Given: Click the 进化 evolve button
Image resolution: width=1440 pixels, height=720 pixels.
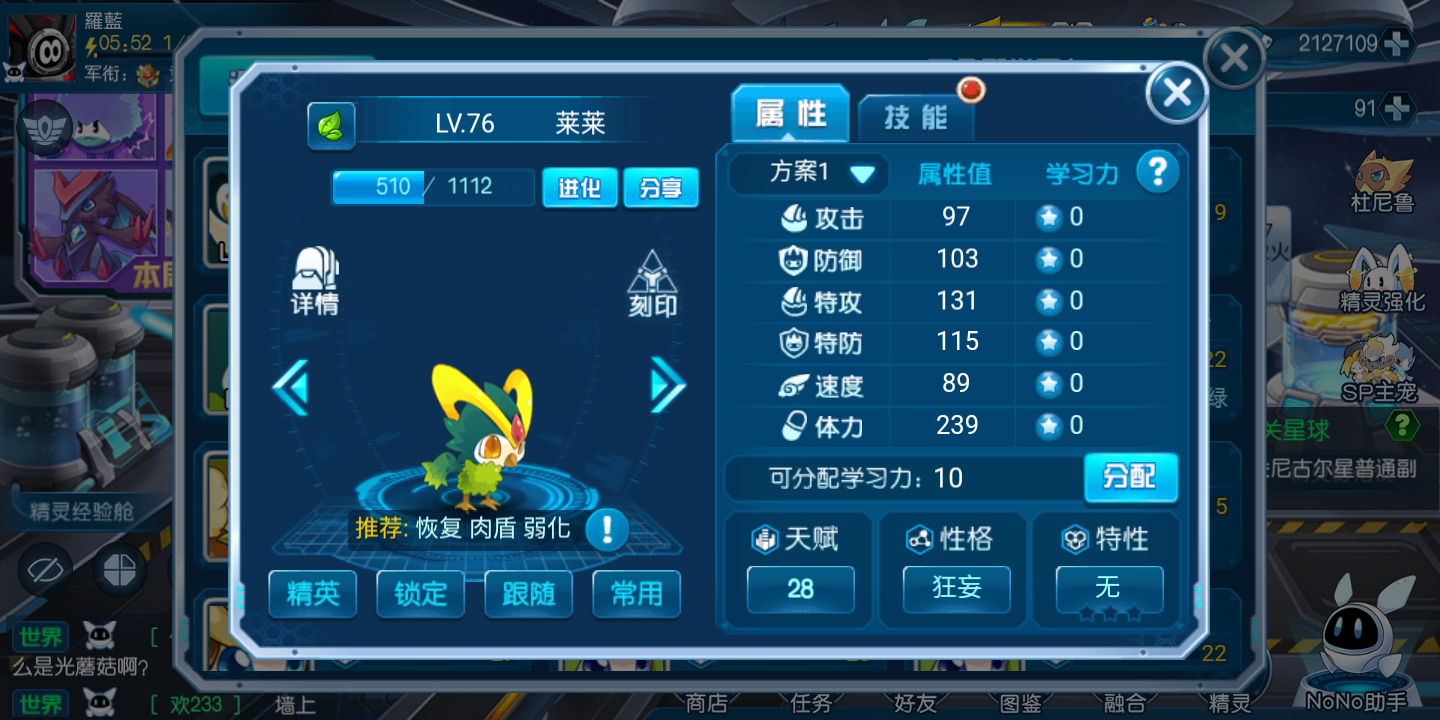Looking at the screenshot, I should [579, 188].
